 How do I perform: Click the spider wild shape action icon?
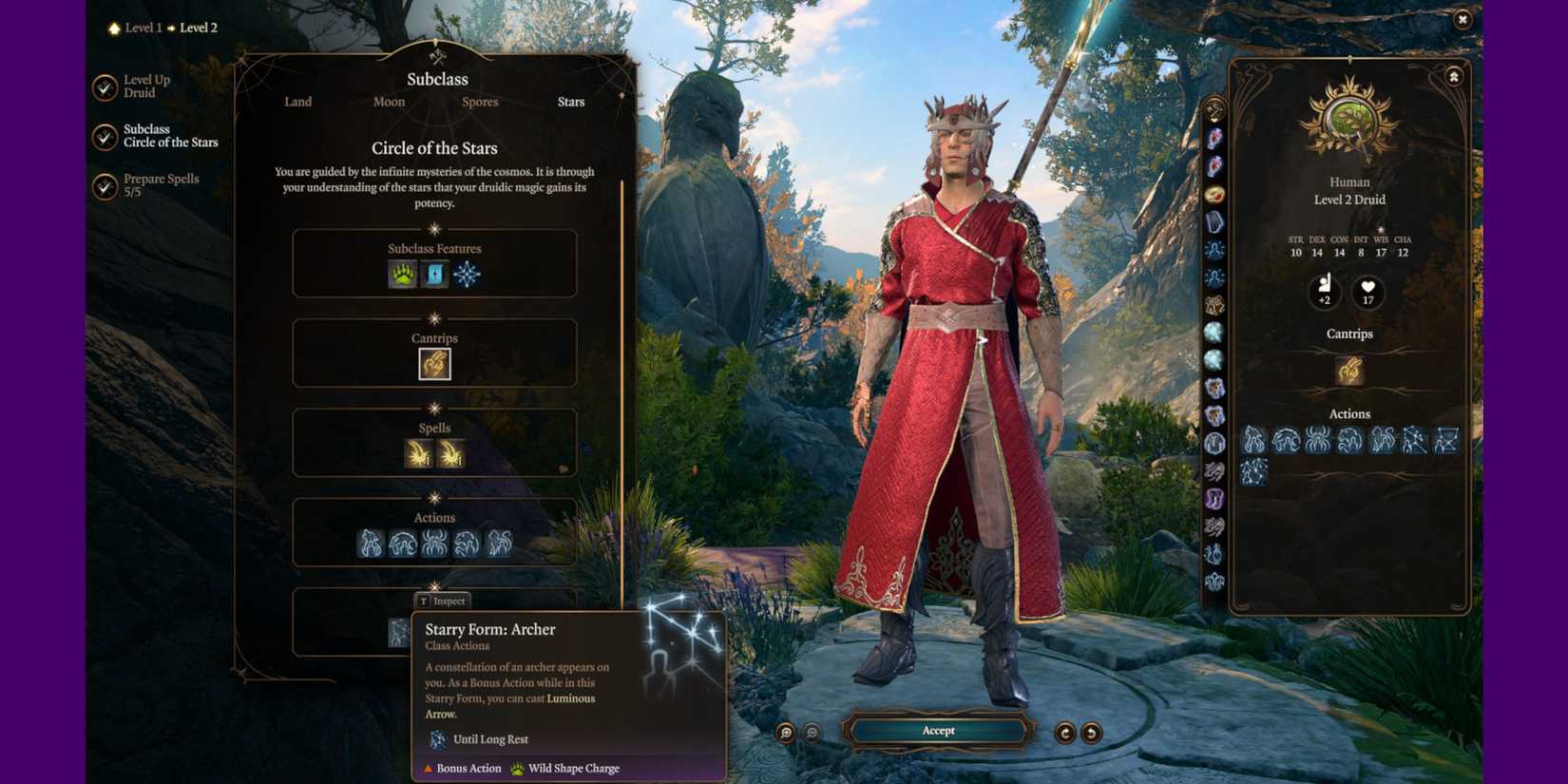[x=434, y=544]
